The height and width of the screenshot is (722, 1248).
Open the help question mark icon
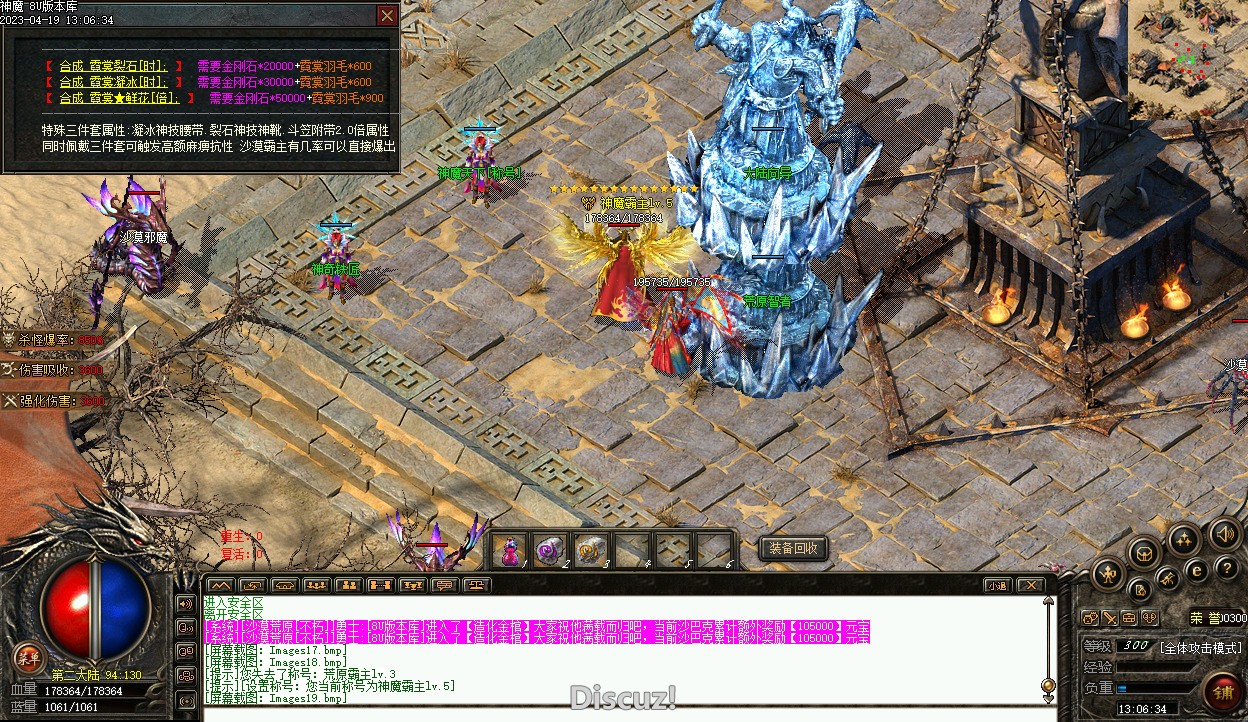pos(1225,567)
